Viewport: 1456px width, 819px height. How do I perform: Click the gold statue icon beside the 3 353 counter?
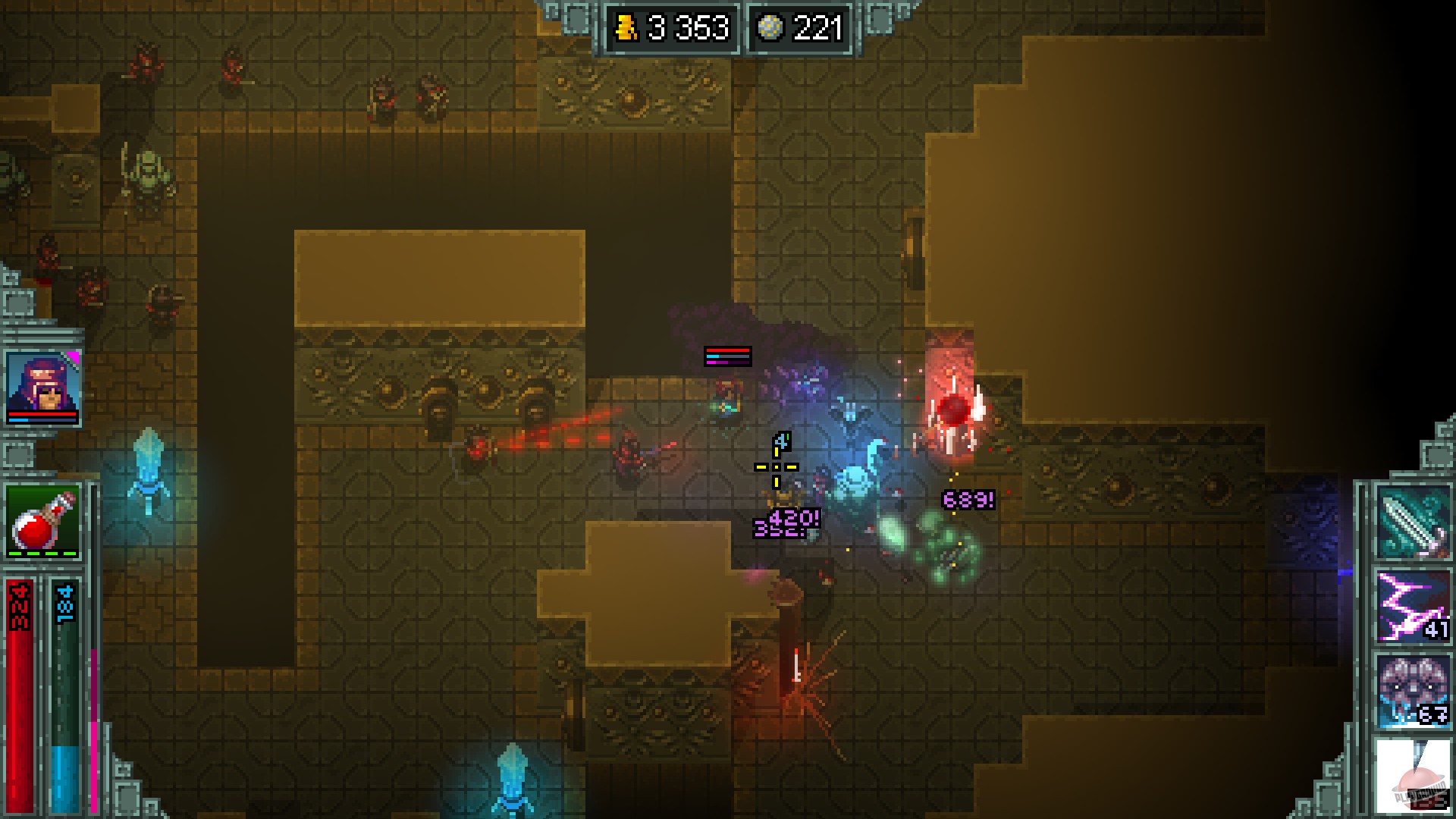[x=626, y=28]
